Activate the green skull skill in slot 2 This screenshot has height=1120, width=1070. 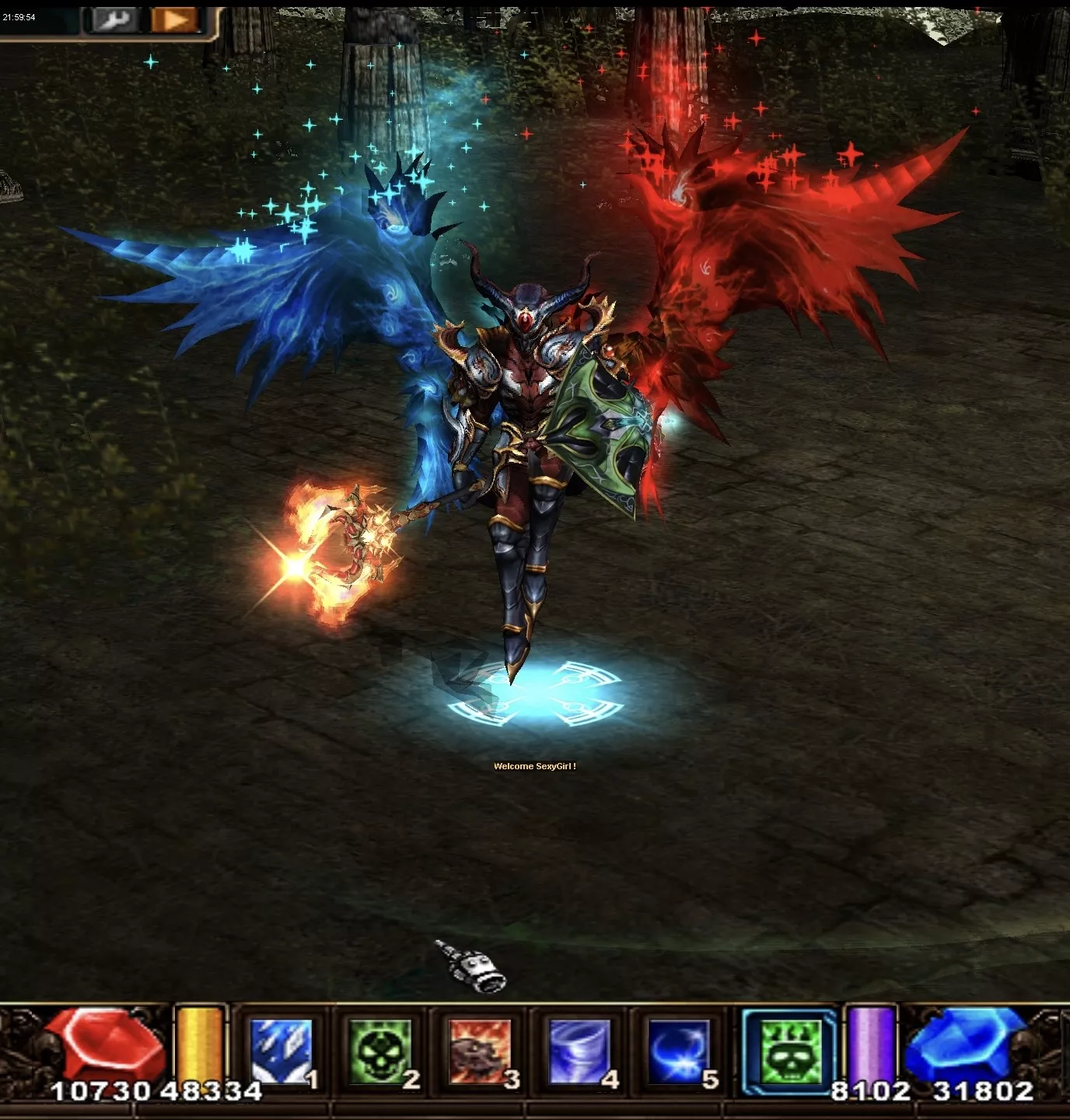click(380, 1051)
